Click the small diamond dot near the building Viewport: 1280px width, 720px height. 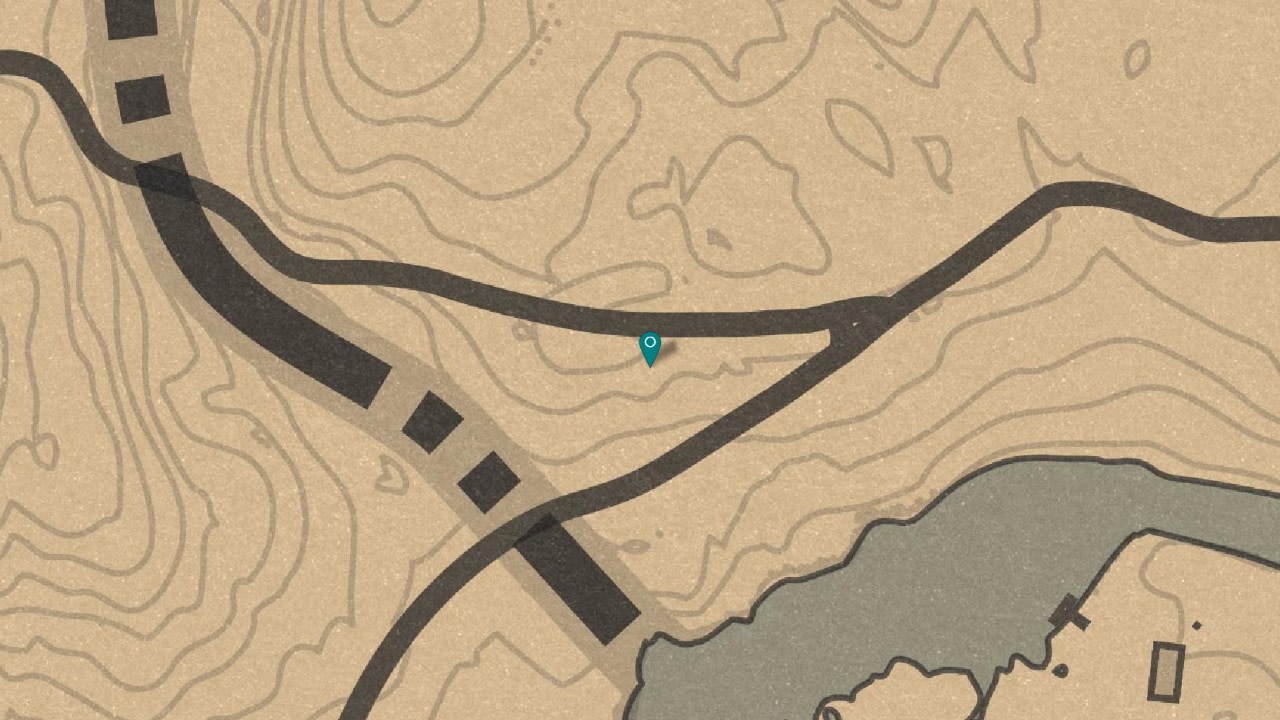click(1196, 624)
